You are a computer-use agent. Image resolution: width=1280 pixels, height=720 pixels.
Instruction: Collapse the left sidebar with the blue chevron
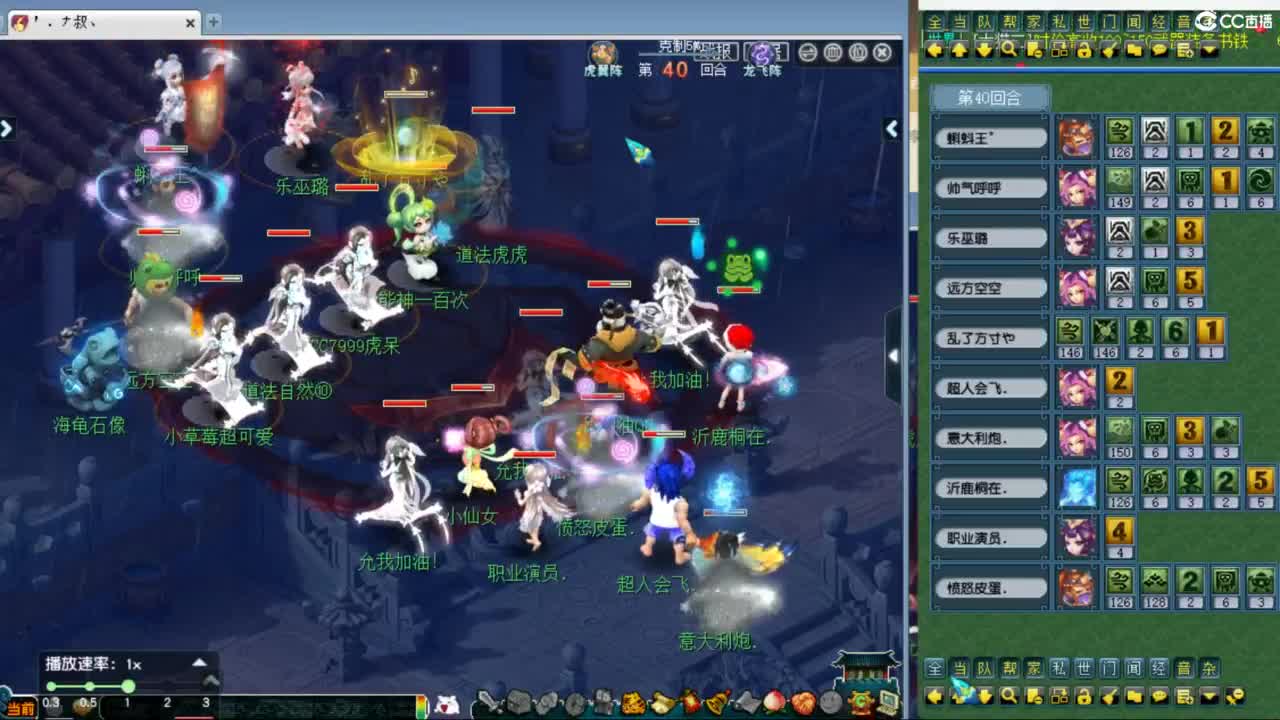[x=8, y=128]
